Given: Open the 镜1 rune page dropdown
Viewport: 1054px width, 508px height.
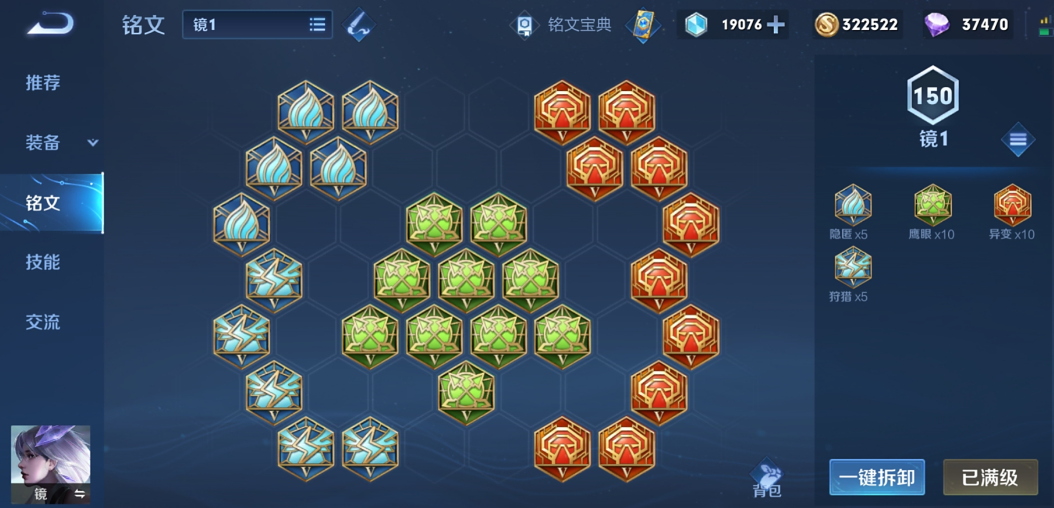Looking at the screenshot, I should coord(257,25).
